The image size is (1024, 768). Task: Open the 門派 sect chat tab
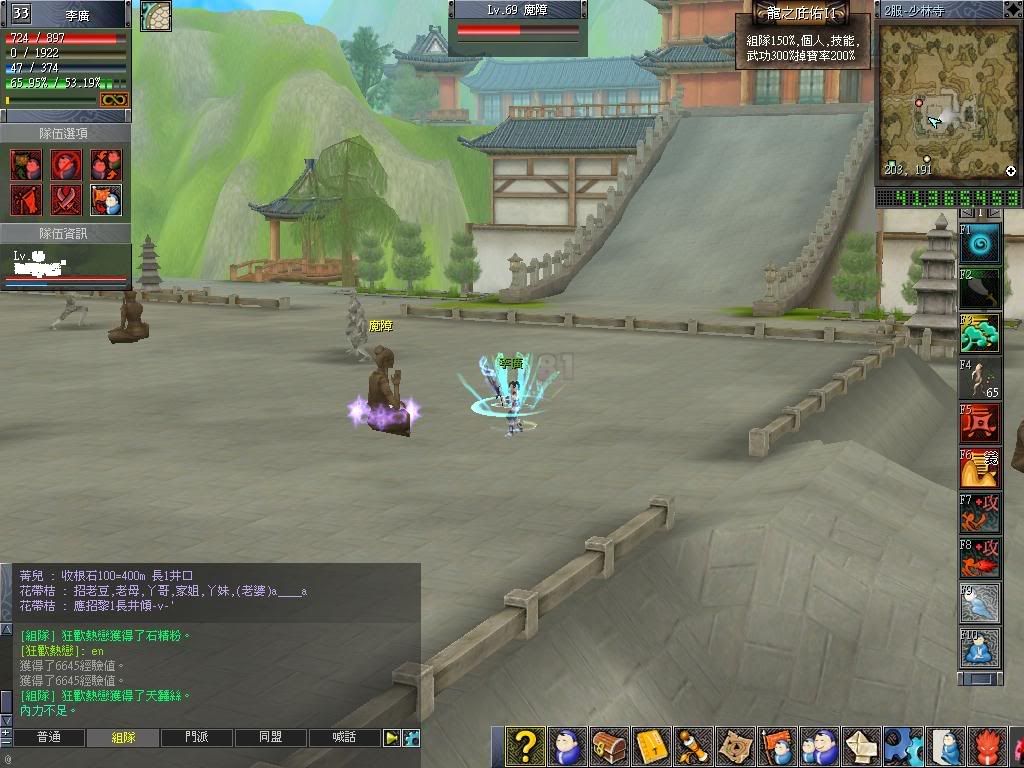click(x=197, y=738)
